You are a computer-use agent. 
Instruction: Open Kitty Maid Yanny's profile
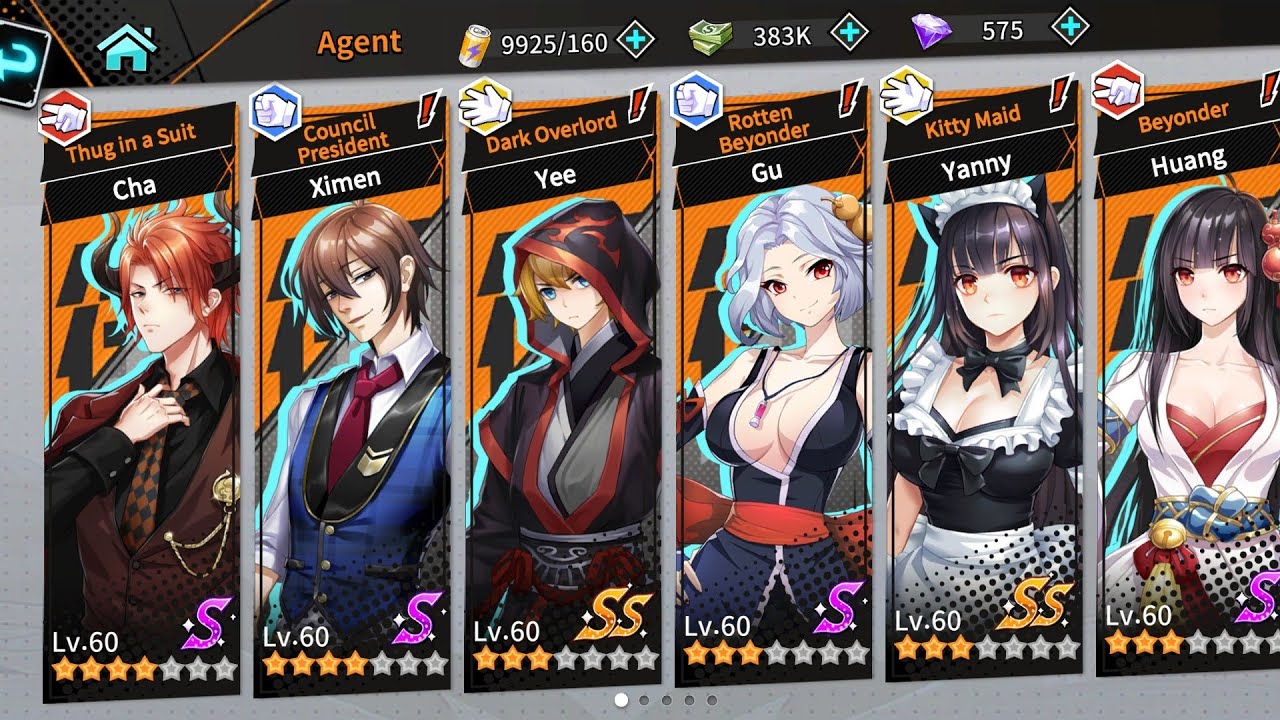pos(984,420)
